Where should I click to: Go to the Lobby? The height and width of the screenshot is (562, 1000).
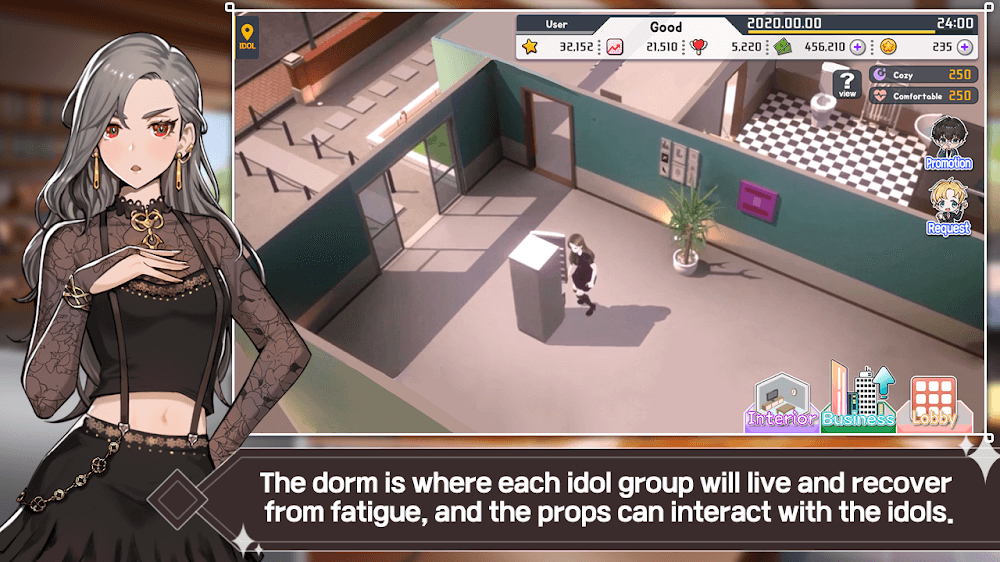tap(934, 402)
